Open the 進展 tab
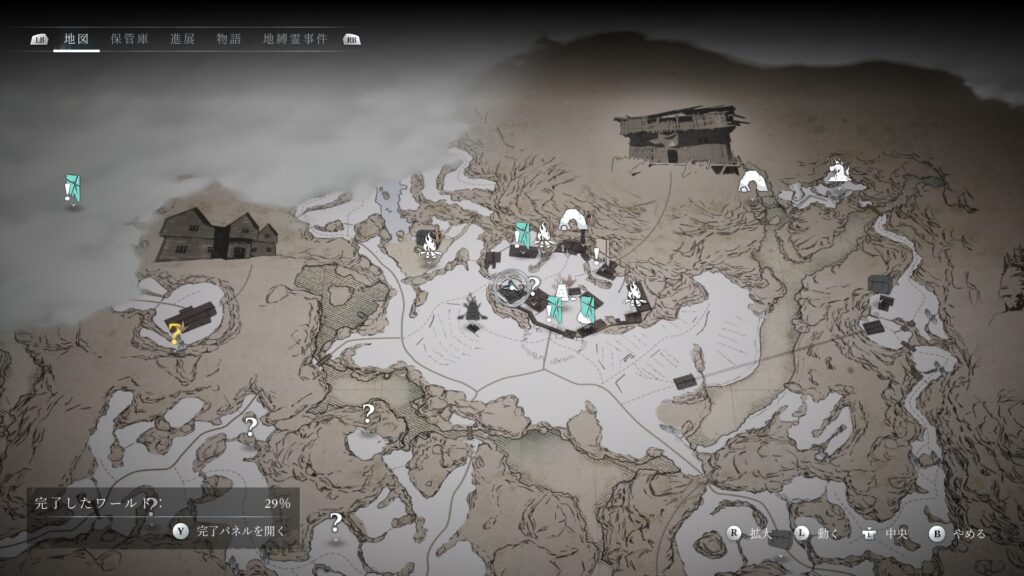 [182, 39]
